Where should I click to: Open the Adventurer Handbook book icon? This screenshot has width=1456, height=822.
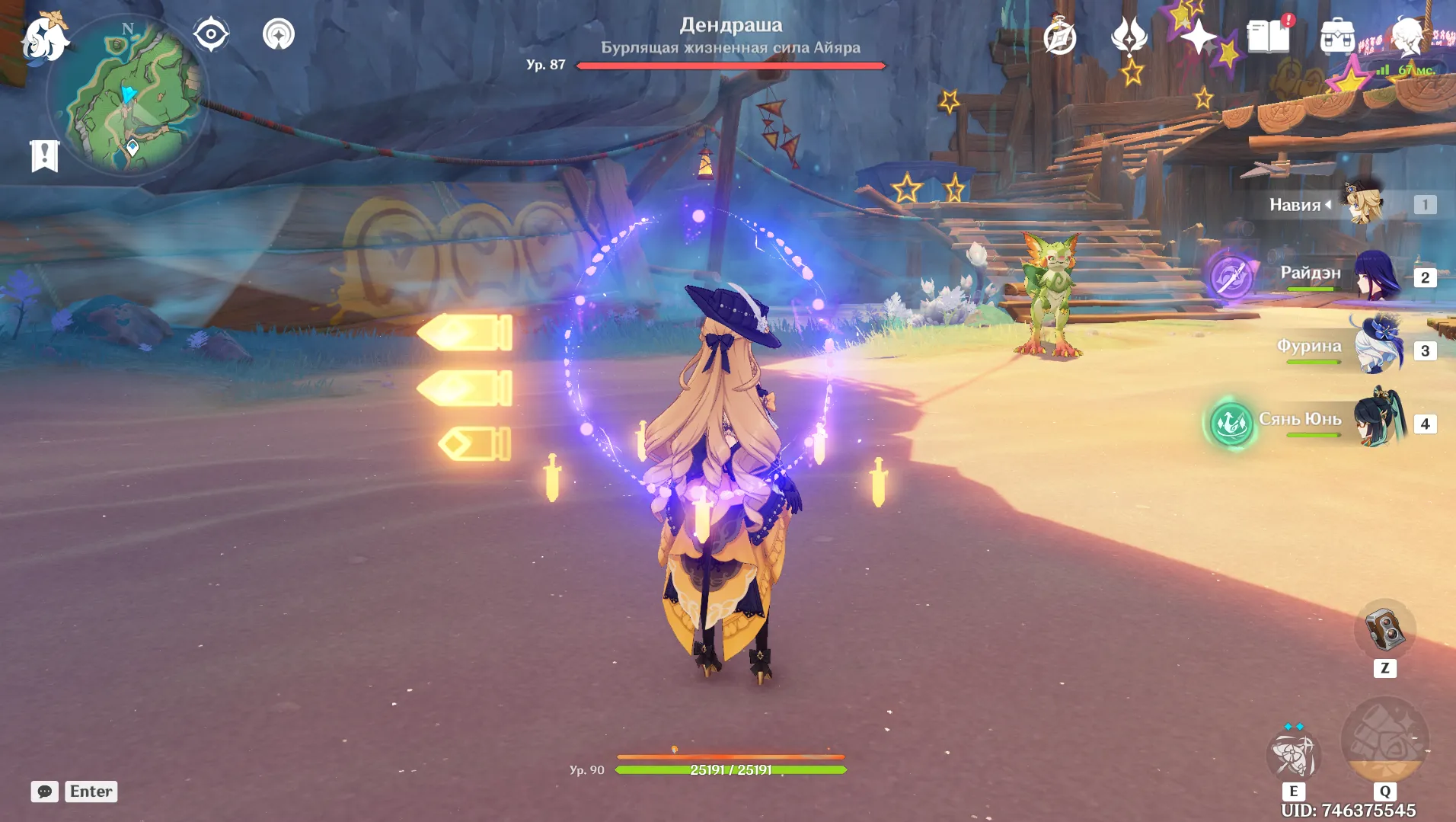click(x=1268, y=34)
